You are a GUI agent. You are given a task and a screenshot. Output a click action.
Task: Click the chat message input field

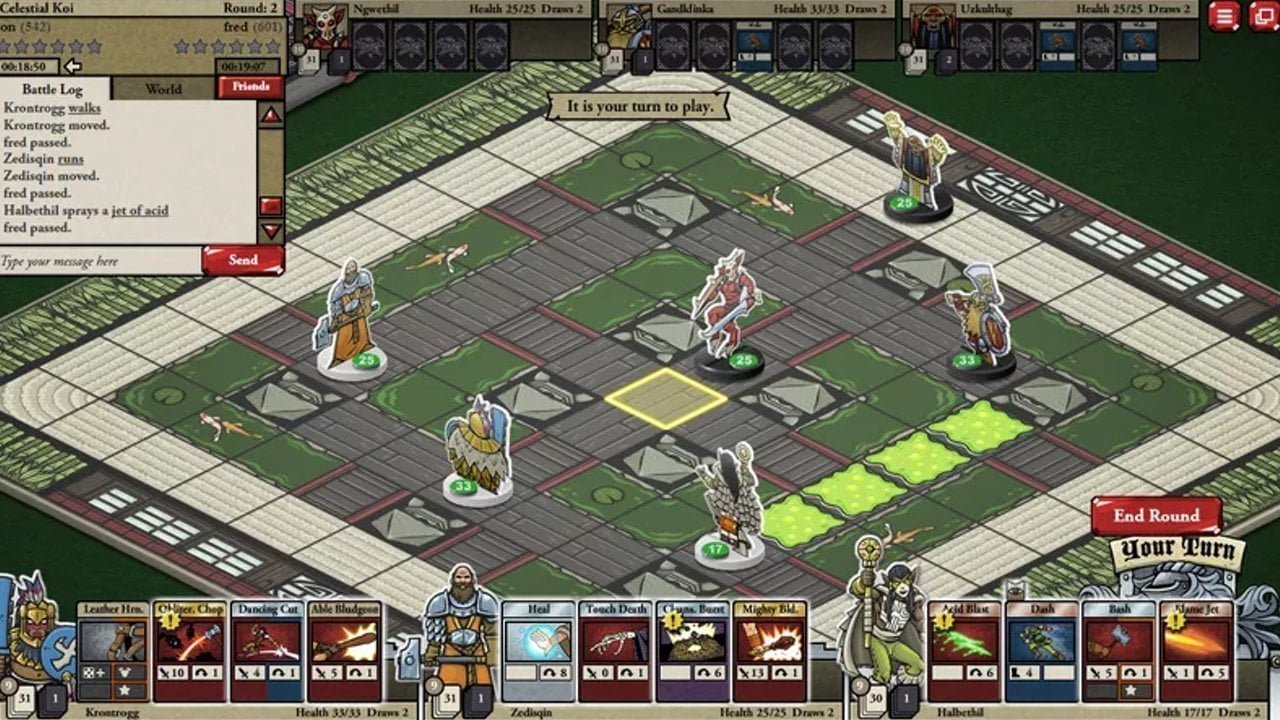[100, 261]
